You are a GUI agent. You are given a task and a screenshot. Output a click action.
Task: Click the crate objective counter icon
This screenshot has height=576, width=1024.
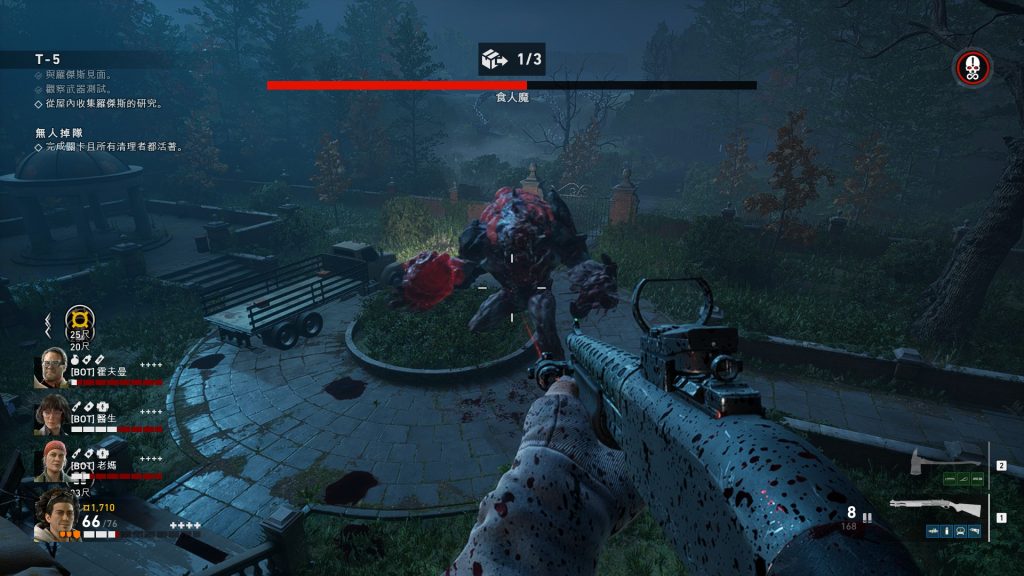coord(494,60)
